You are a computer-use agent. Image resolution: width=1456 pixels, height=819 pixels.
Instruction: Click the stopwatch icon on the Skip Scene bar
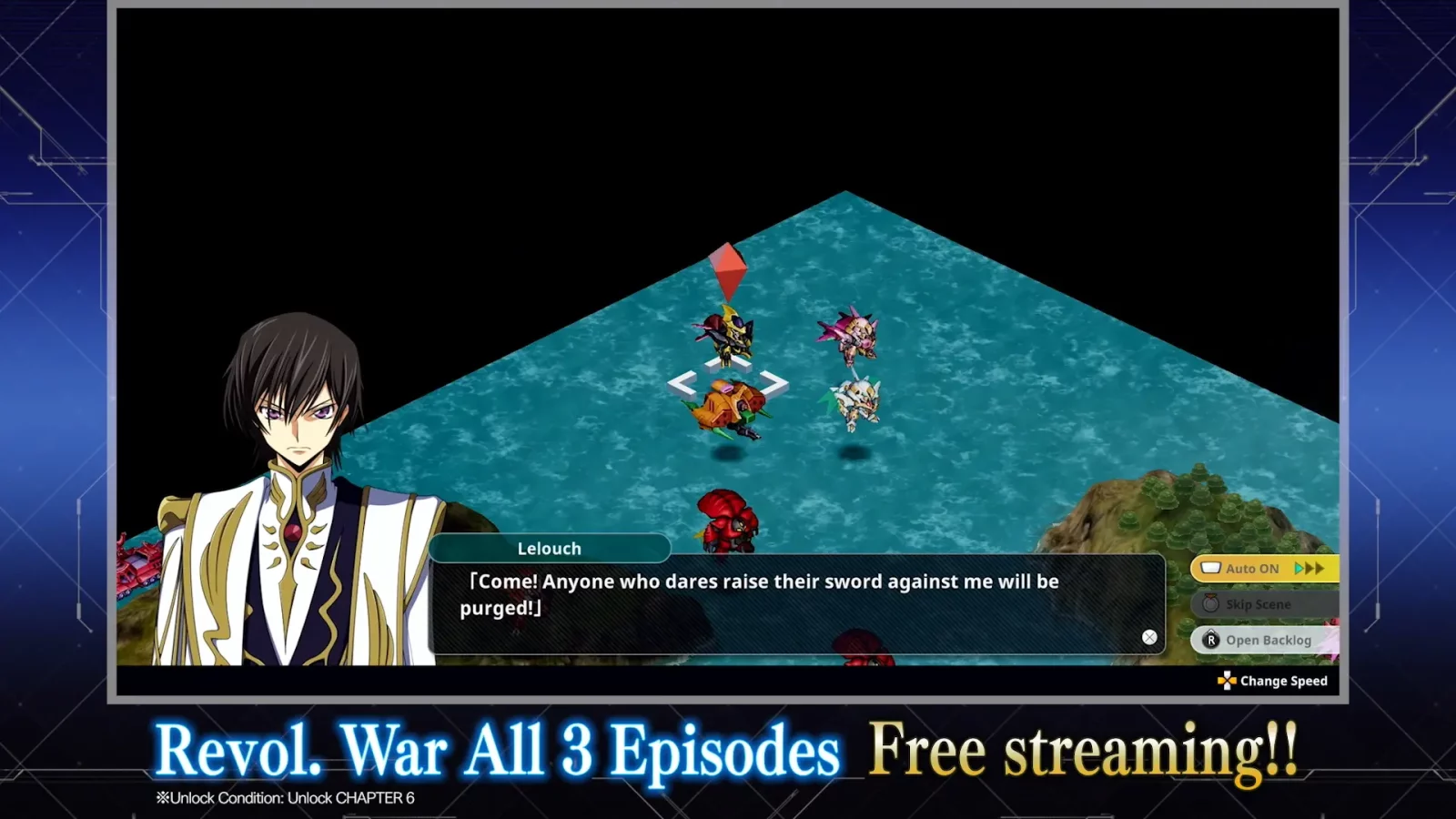pyautogui.click(x=1211, y=602)
